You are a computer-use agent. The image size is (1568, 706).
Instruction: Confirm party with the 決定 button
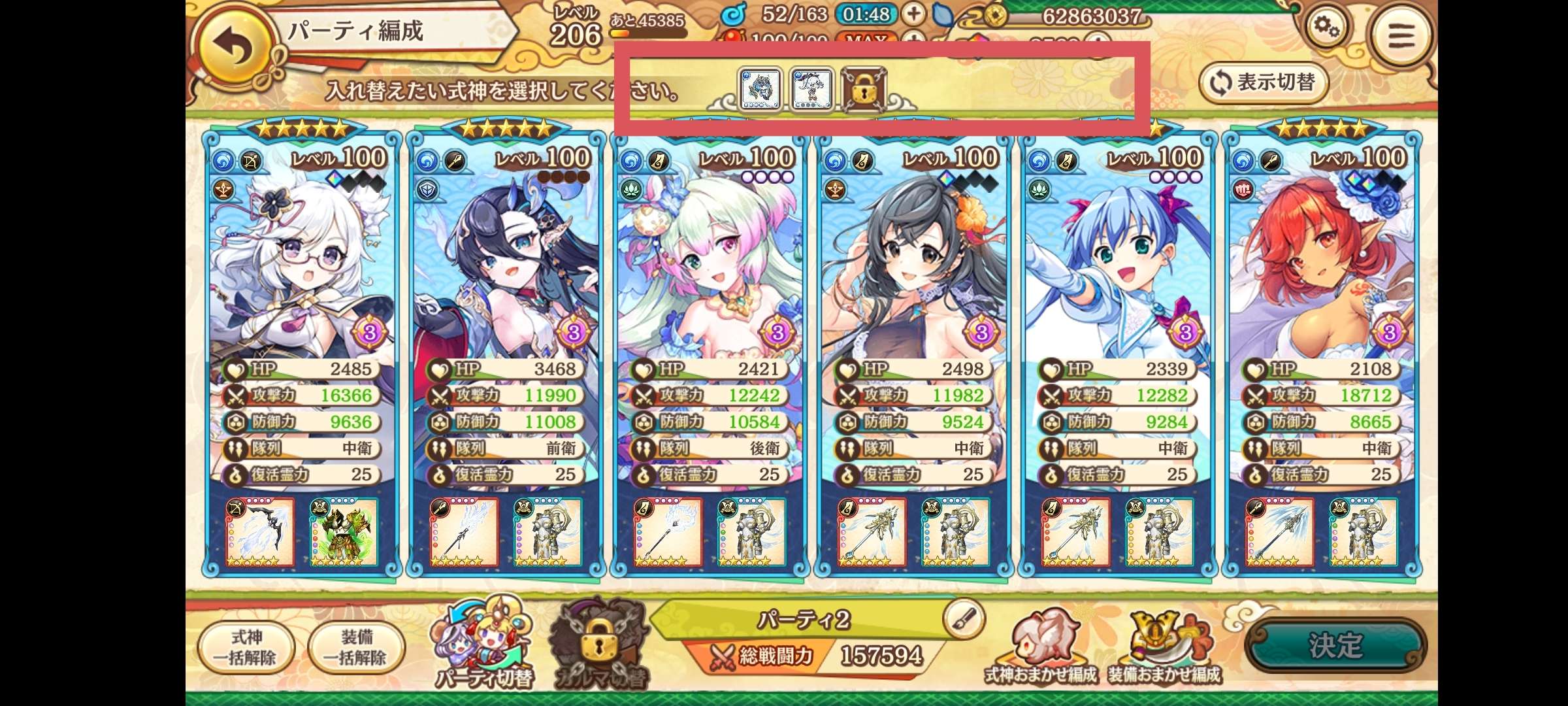pyautogui.click(x=1335, y=646)
